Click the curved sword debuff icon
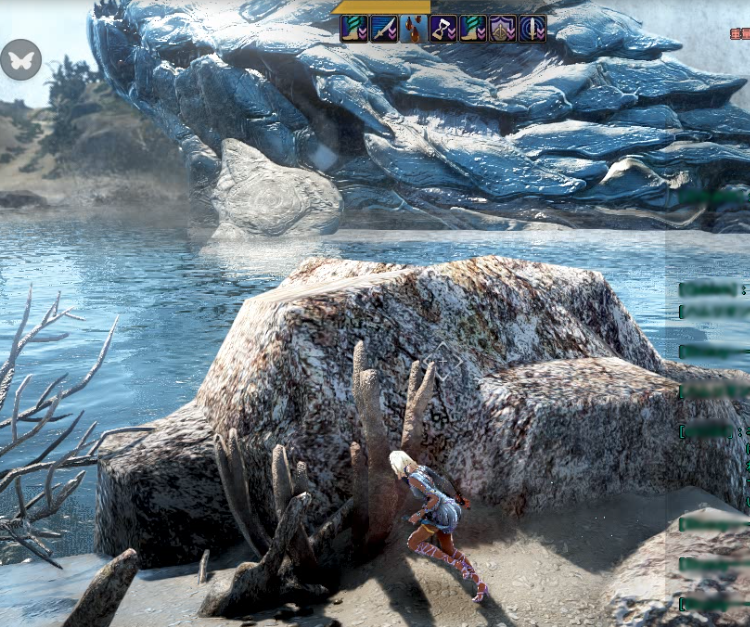 (384, 29)
